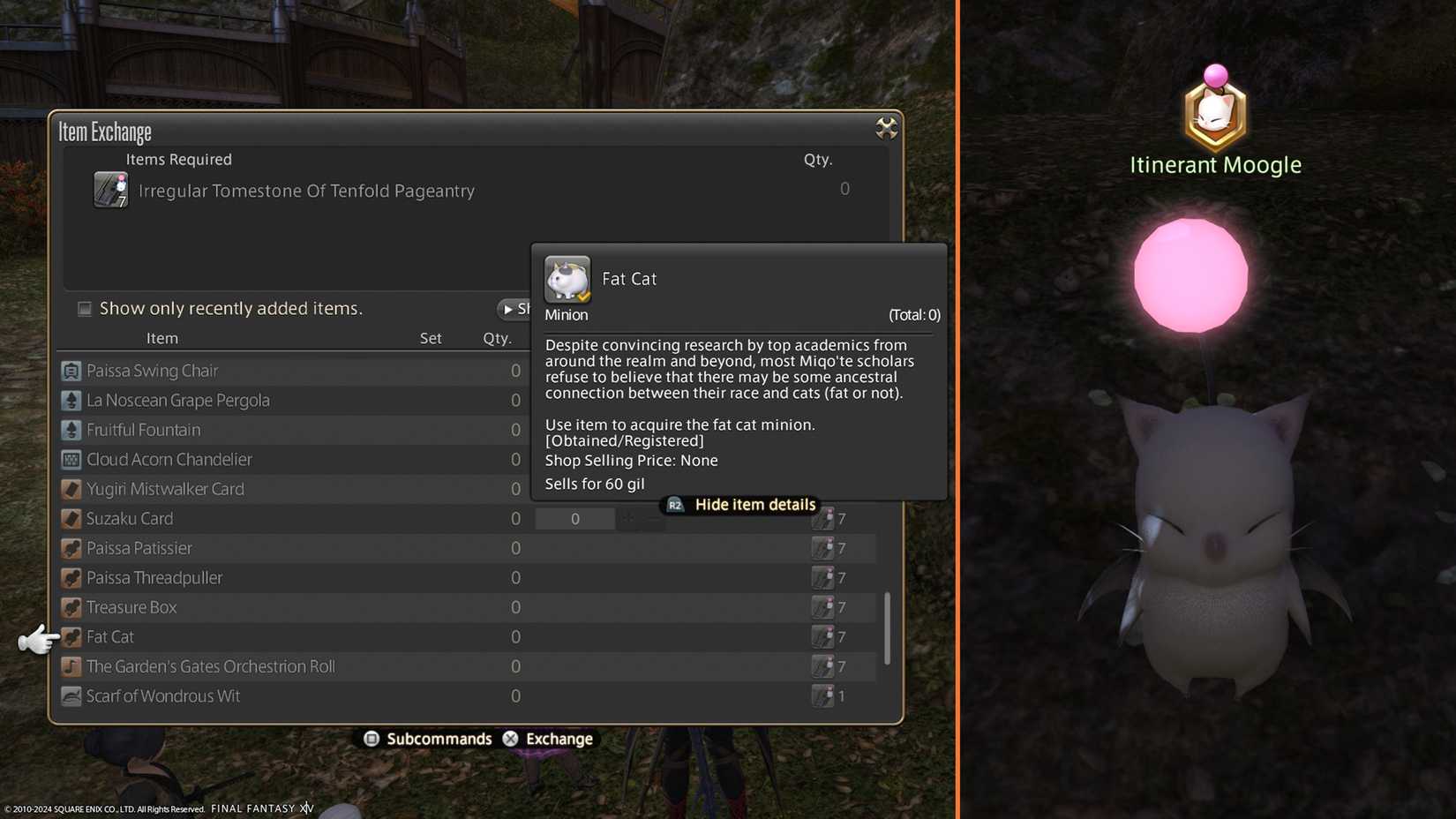Click the Qty. column header
Viewport: 1456px width, 819px height.
[498, 338]
